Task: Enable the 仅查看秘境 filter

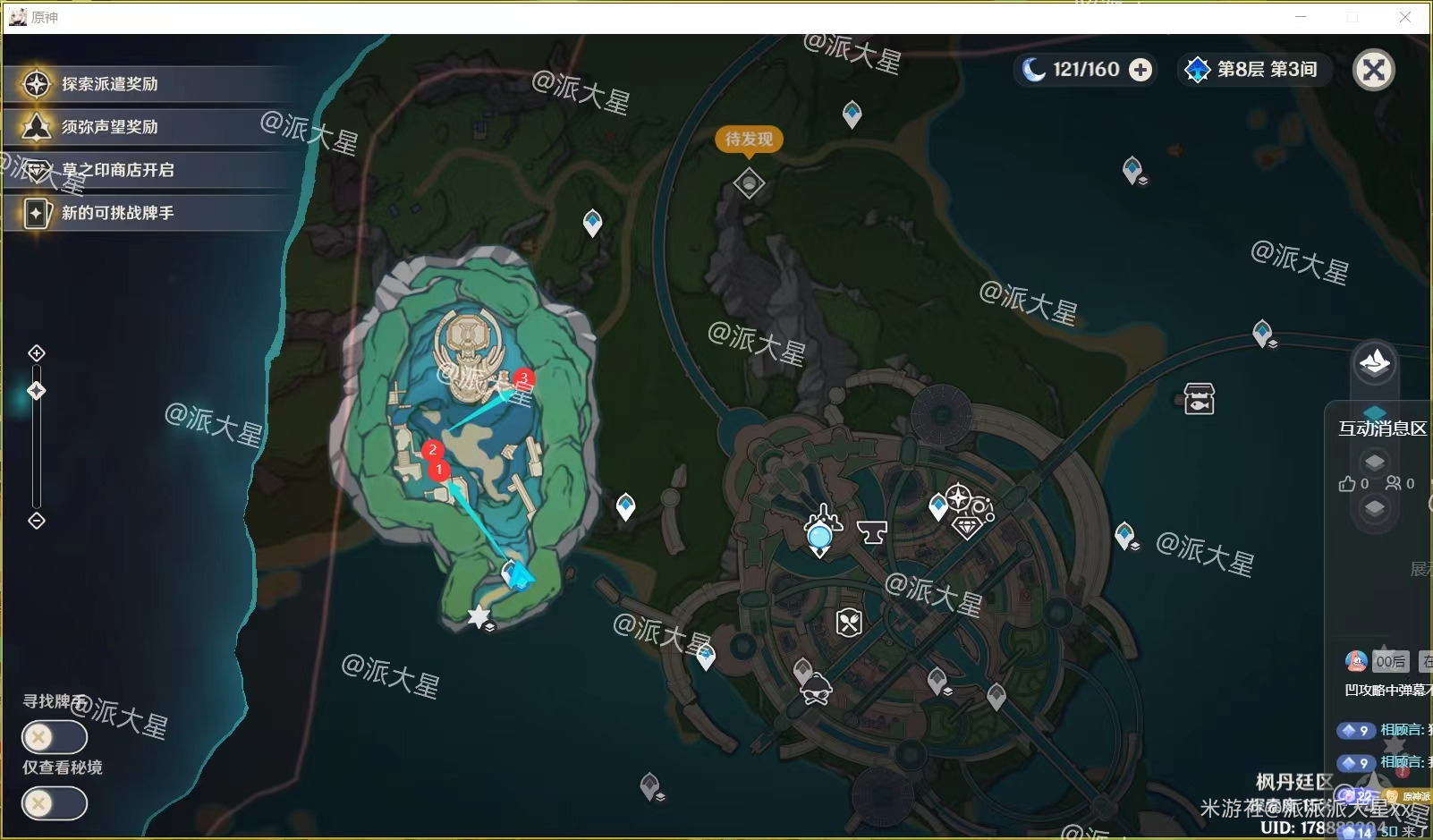Action: (x=54, y=803)
